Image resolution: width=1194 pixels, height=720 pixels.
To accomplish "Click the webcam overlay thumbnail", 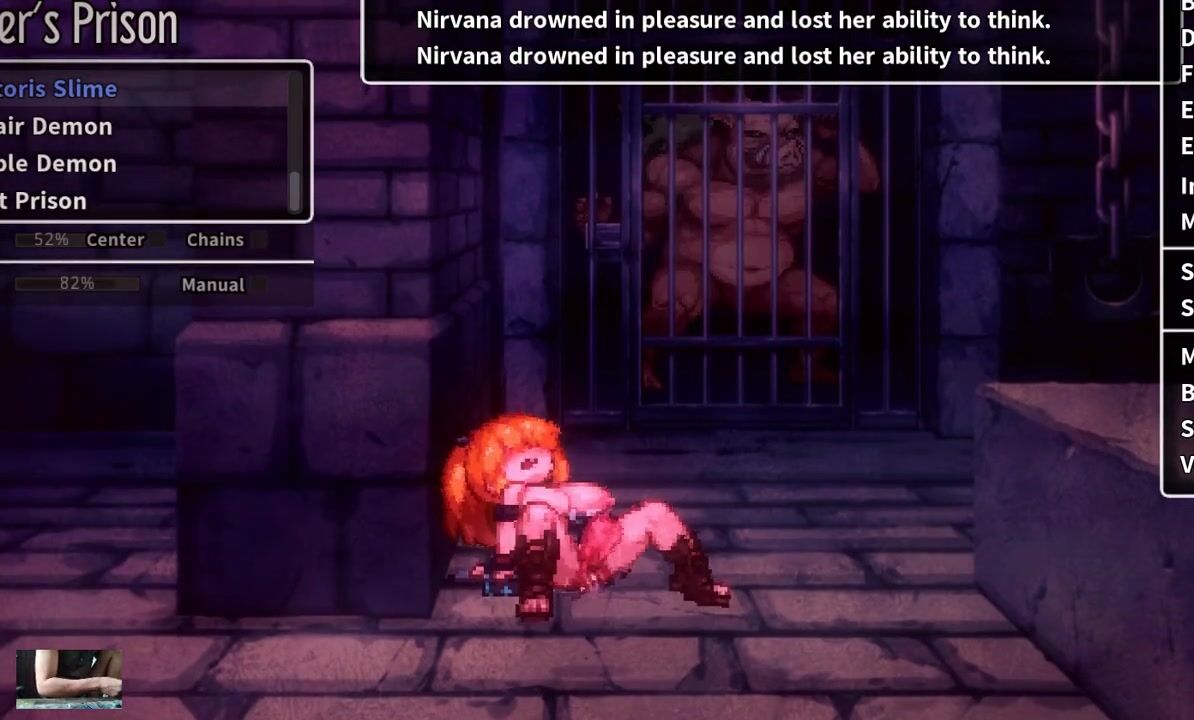I will coord(69,679).
